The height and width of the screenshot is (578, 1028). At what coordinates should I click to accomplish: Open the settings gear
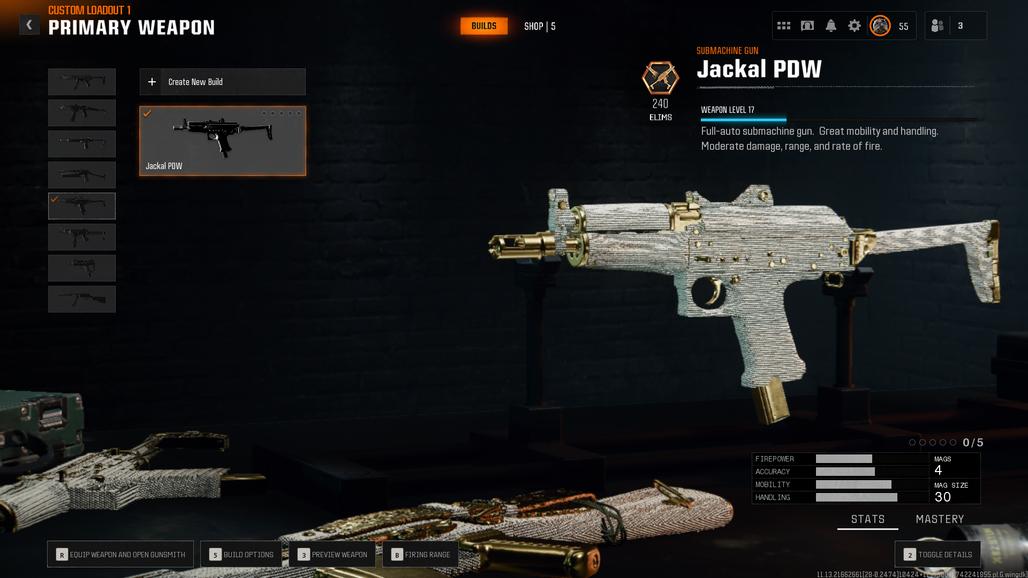point(854,26)
